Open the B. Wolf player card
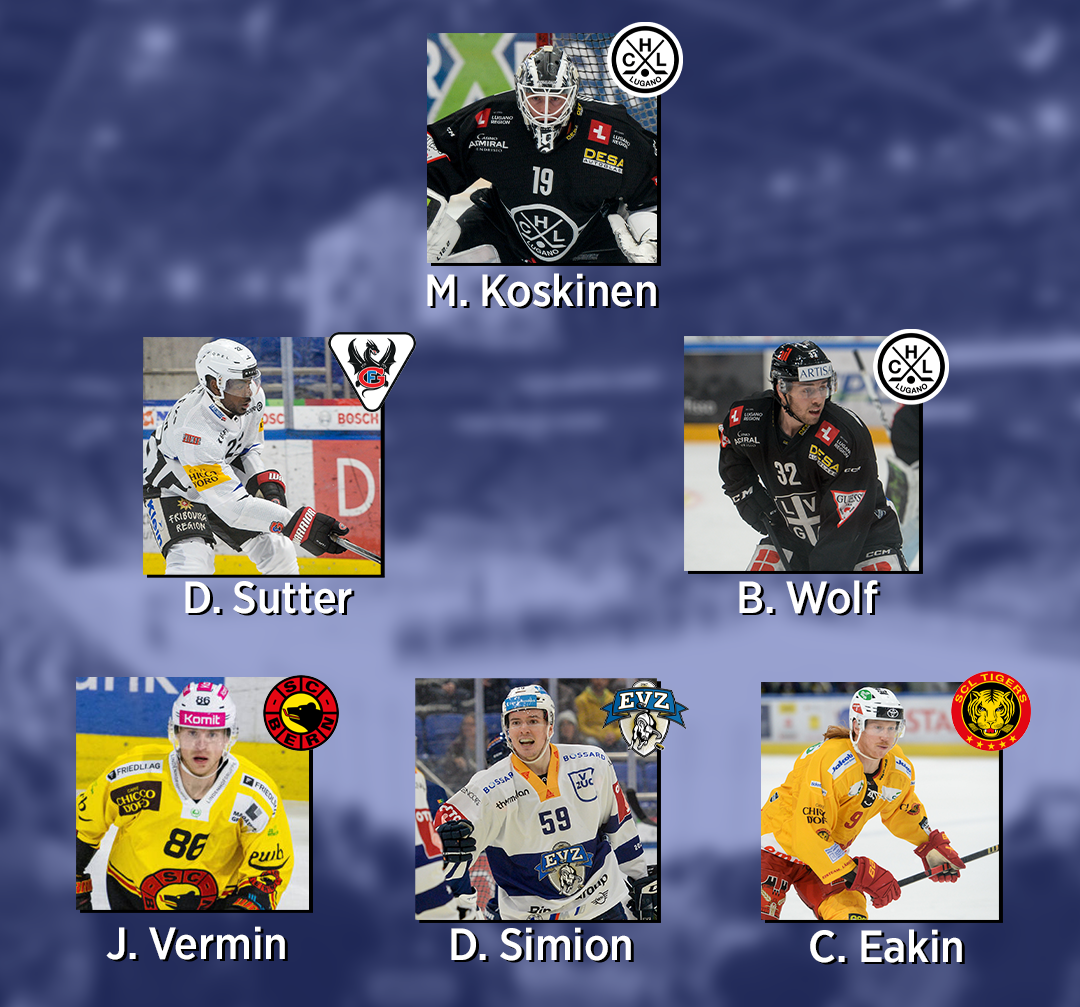This screenshot has height=1007, width=1080. 801,455
